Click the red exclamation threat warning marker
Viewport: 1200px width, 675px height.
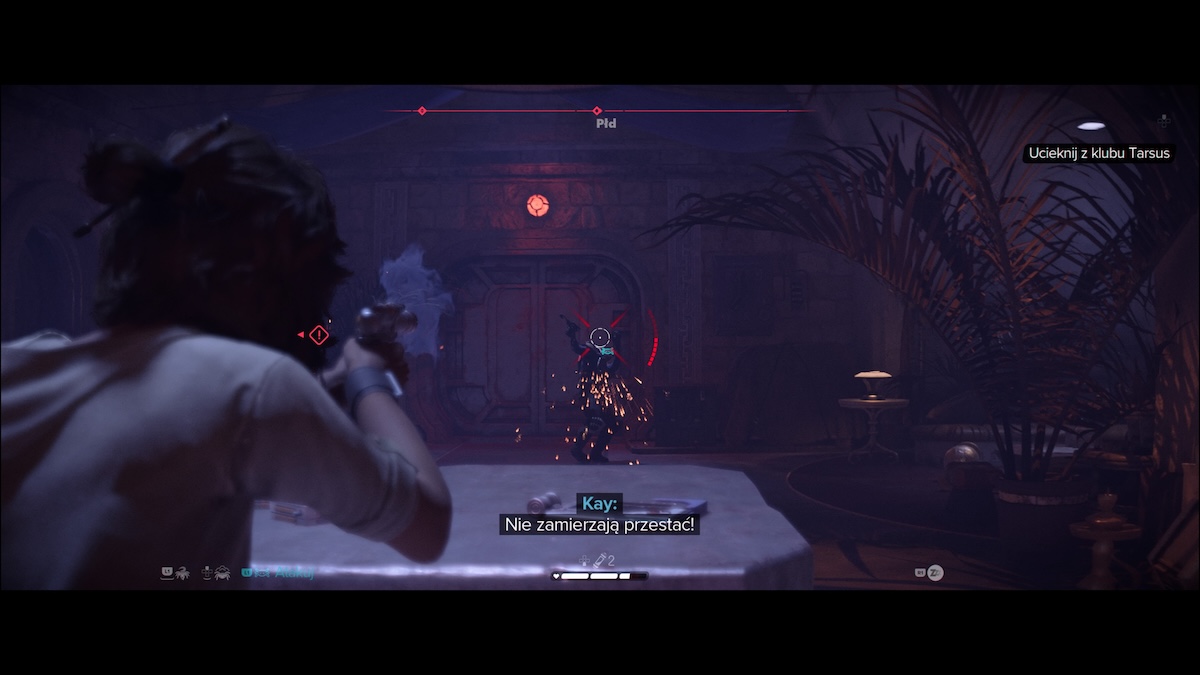(318, 335)
